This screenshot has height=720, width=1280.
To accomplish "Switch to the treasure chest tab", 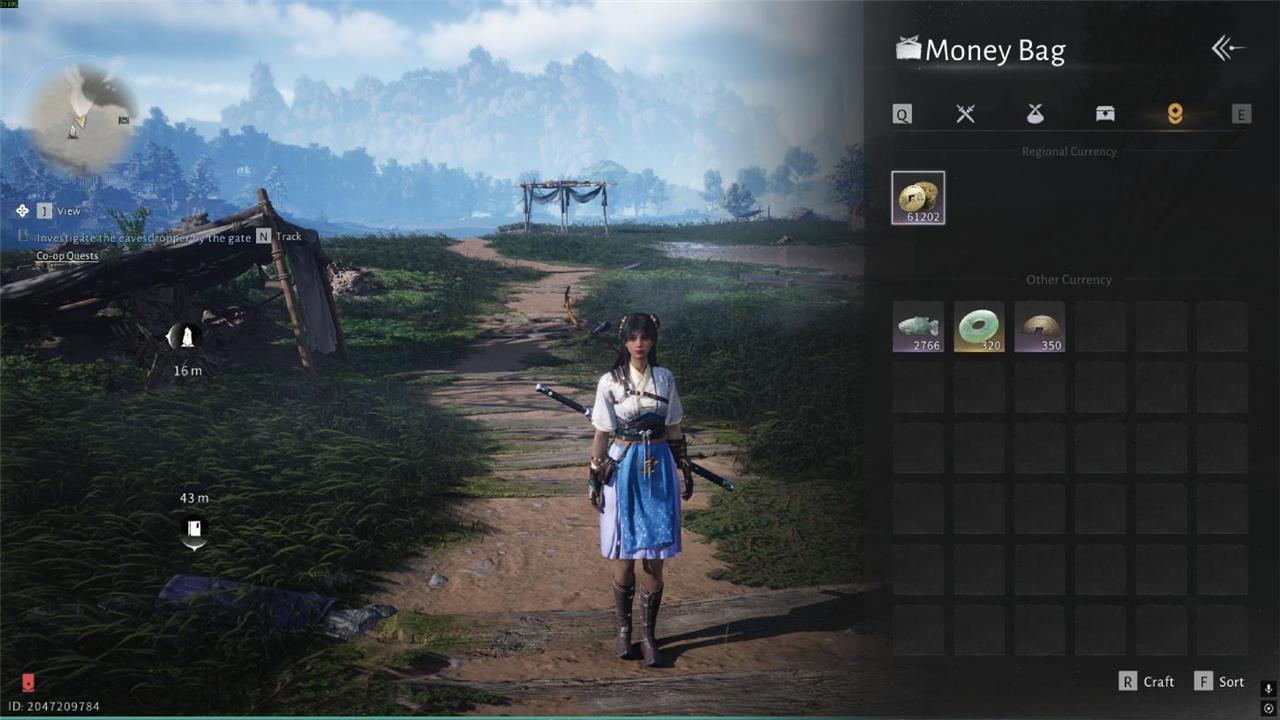I will click(x=1105, y=114).
